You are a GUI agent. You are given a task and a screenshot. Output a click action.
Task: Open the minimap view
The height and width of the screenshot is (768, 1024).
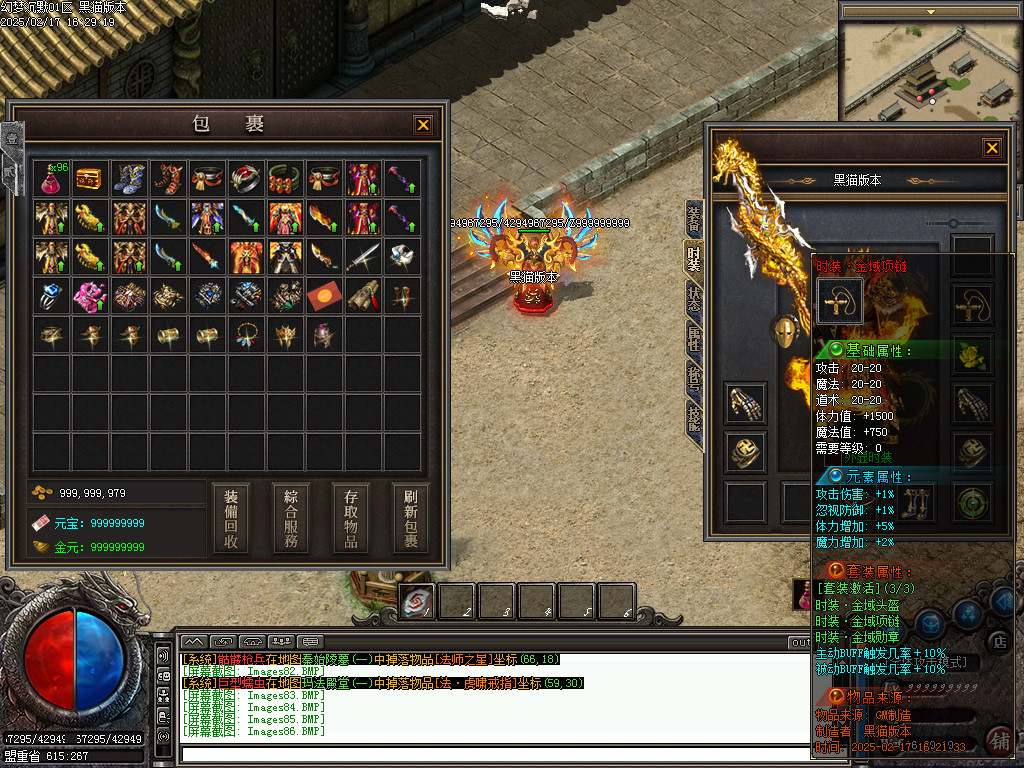(931, 70)
